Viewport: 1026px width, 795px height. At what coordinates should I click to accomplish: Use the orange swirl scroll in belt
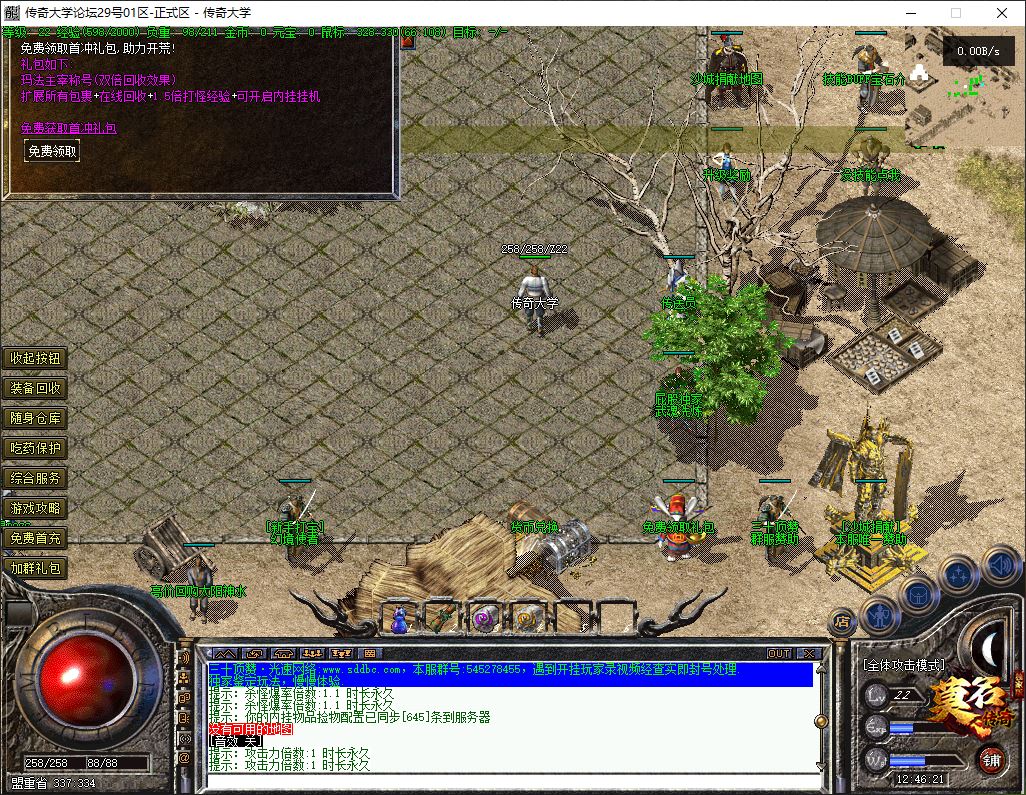(x=528, y=619)
